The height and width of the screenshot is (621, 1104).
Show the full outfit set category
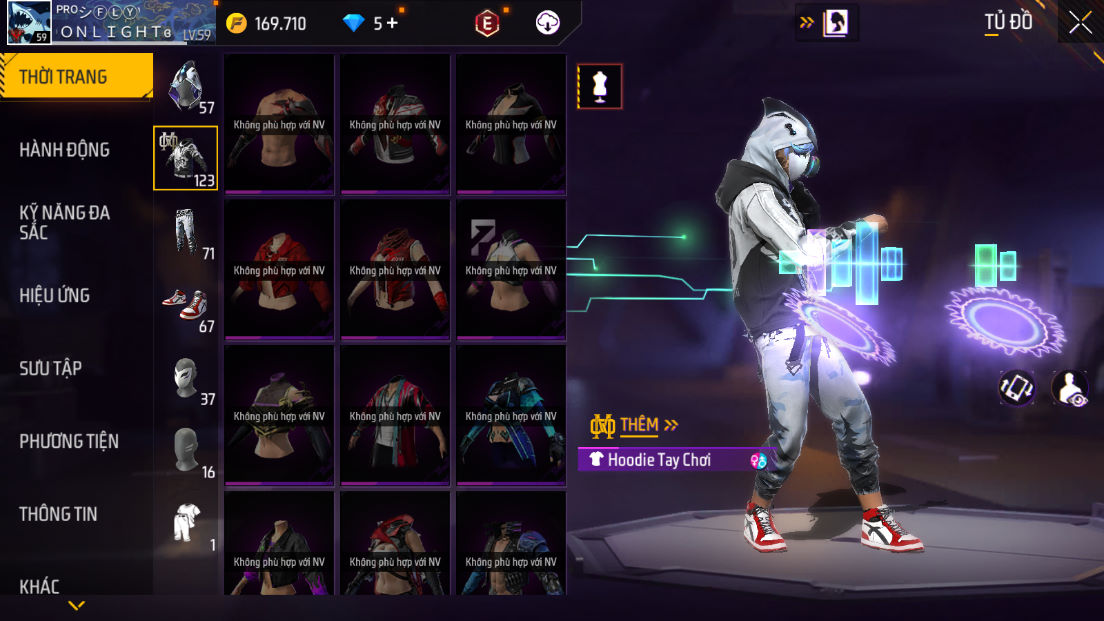point(185,522)
